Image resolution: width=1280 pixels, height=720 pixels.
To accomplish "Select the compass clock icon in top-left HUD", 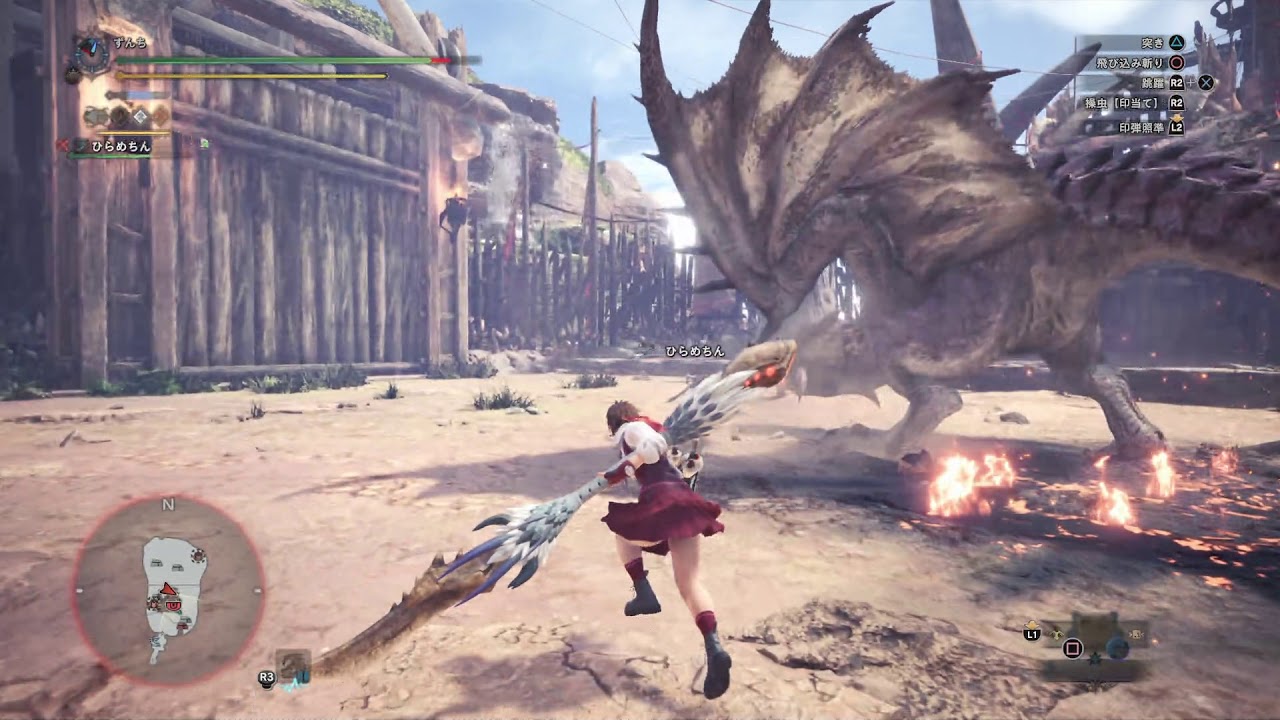I will point(90,56).
